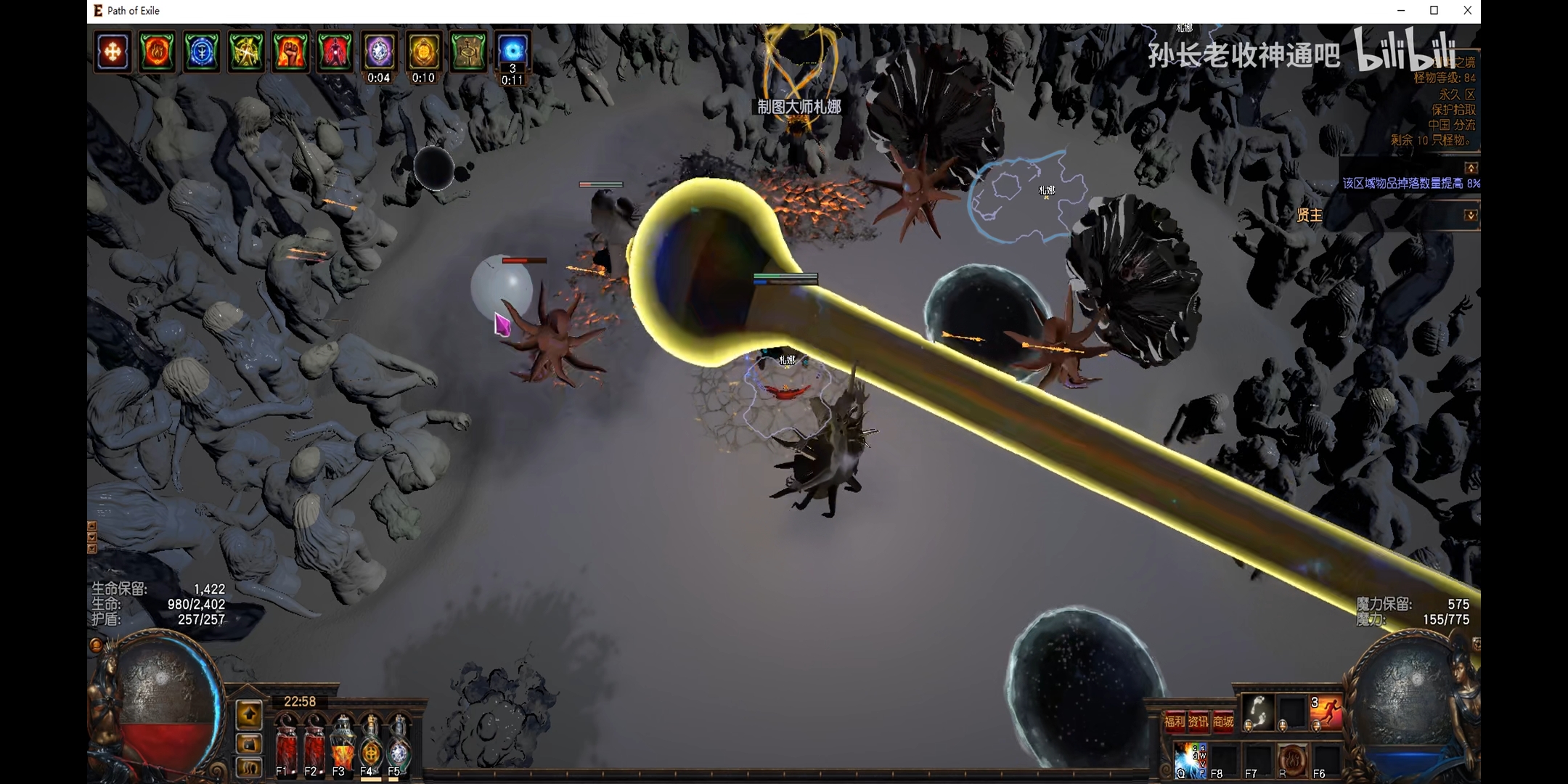Click the yellow up-arrow button beside flasks
Image resolution: width=1568 pixels, height=784 pixels.
point(249,715)
